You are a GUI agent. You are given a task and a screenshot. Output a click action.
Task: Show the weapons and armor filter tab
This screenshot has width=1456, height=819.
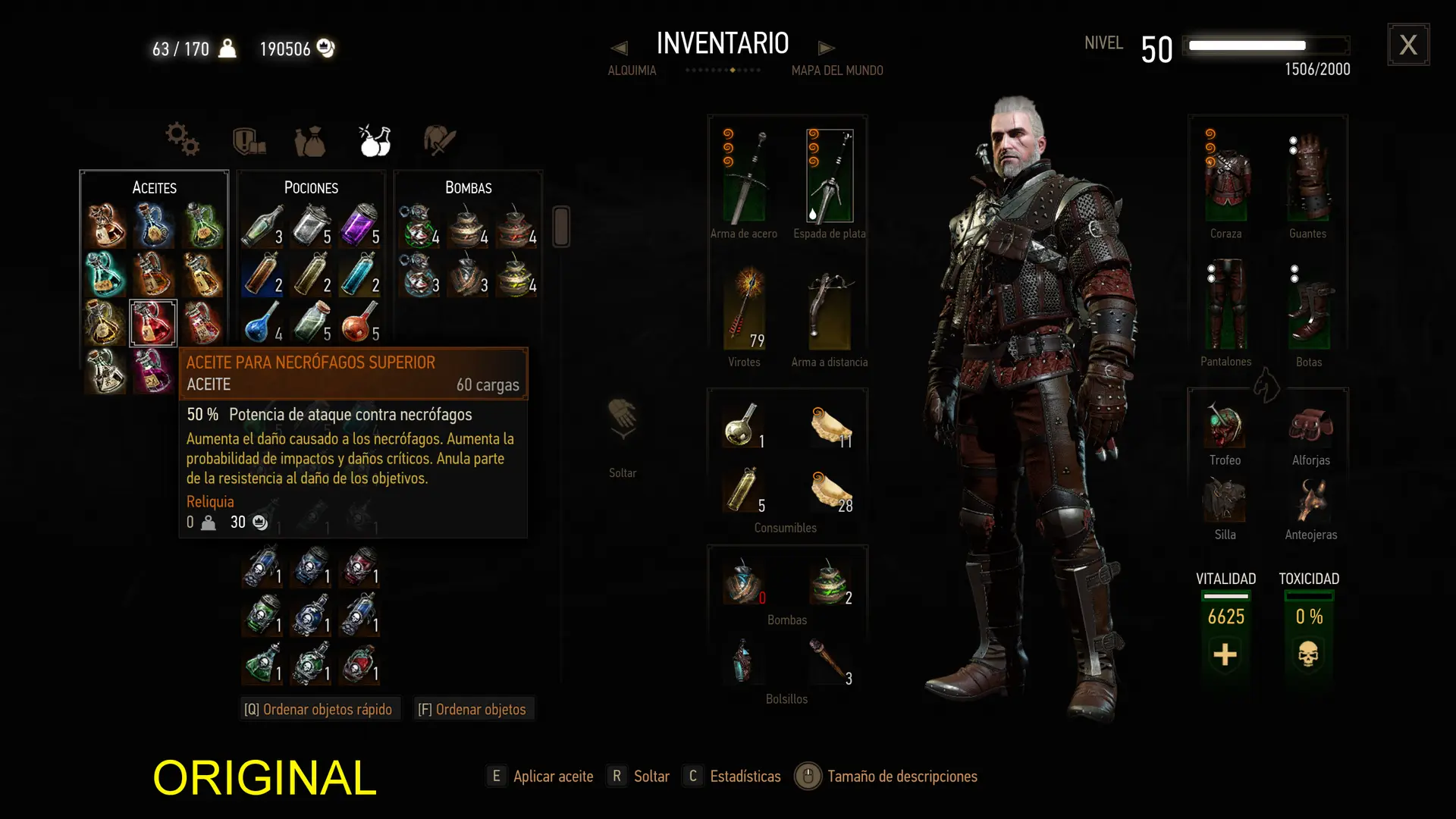click(x=249, y=141)
